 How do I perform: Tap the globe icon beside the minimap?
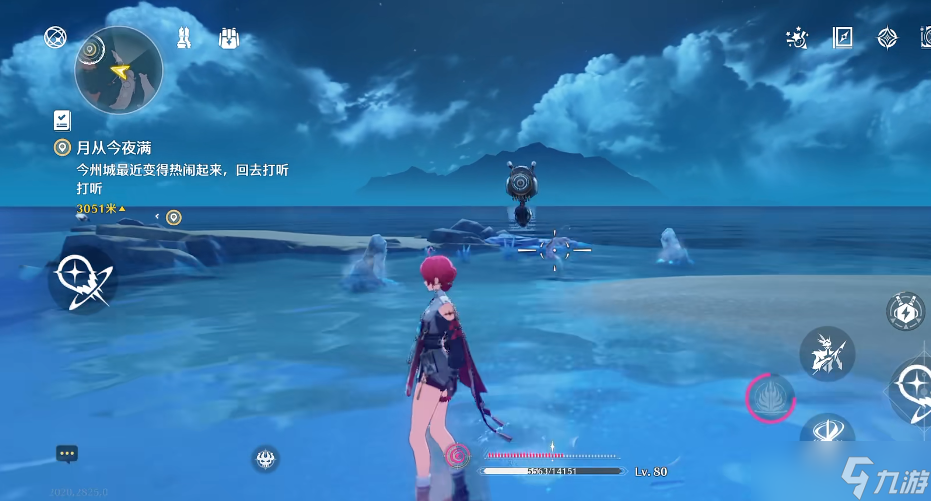pos(55,38)
